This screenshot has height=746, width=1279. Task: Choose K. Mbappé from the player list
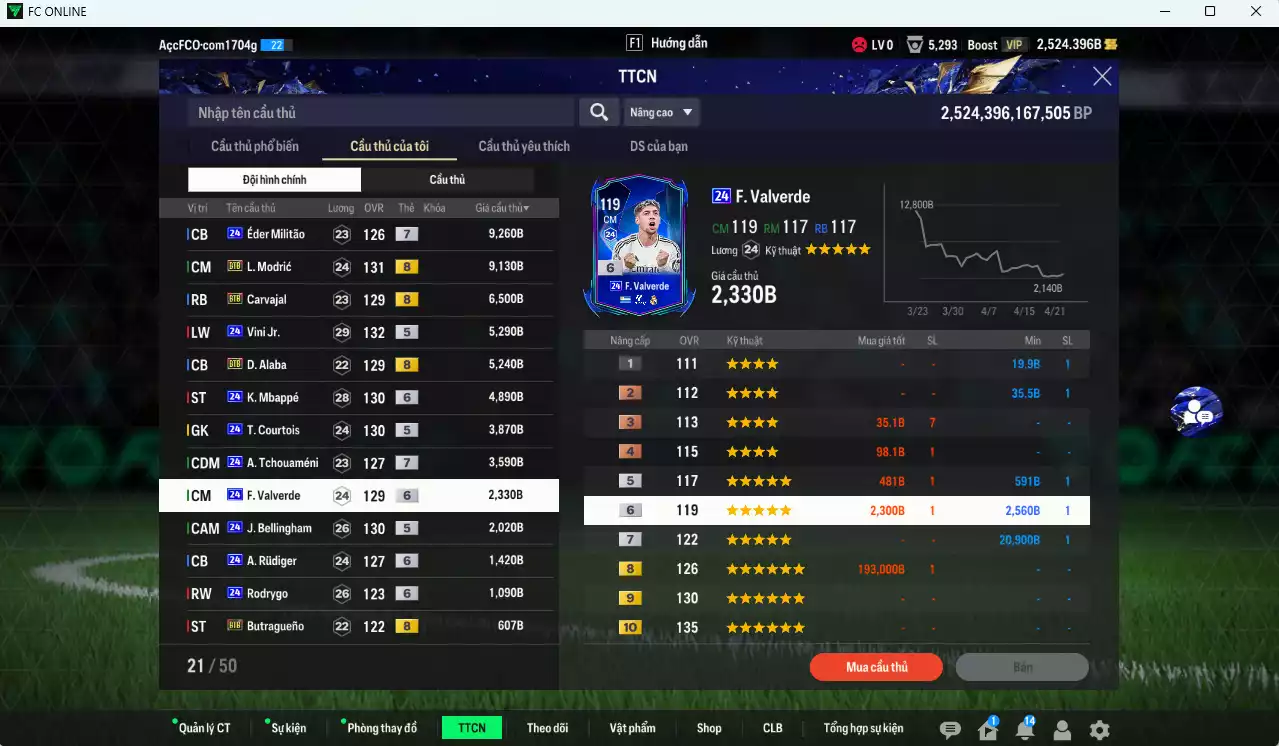[358, 398]
